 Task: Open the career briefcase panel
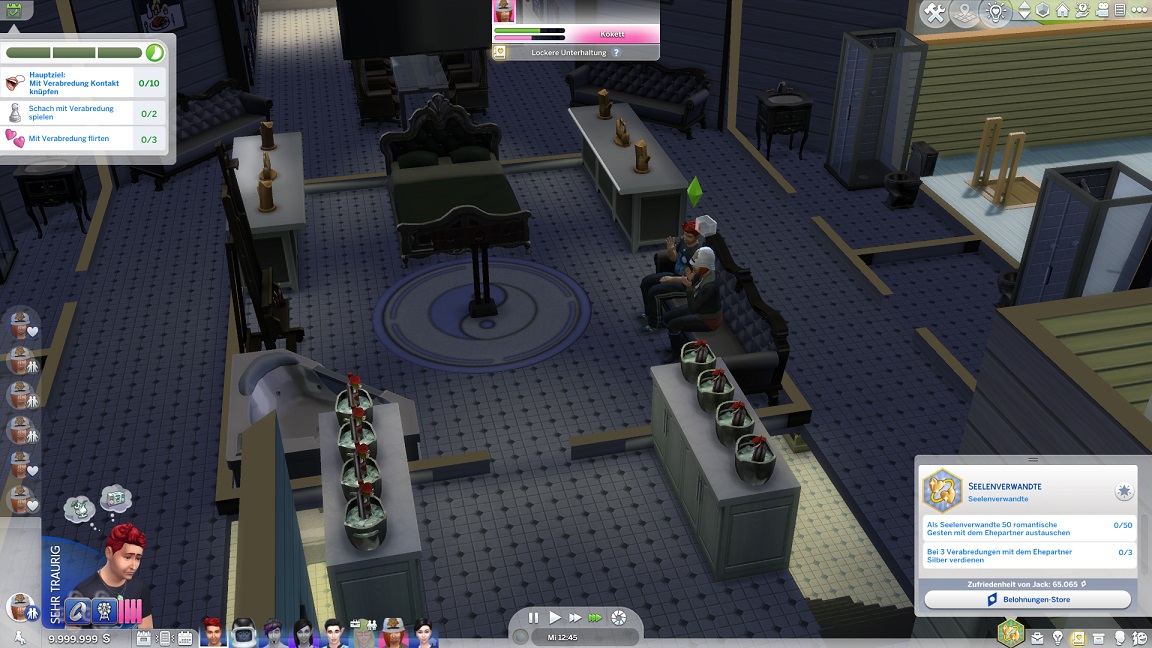click(x=1036, y=637)
